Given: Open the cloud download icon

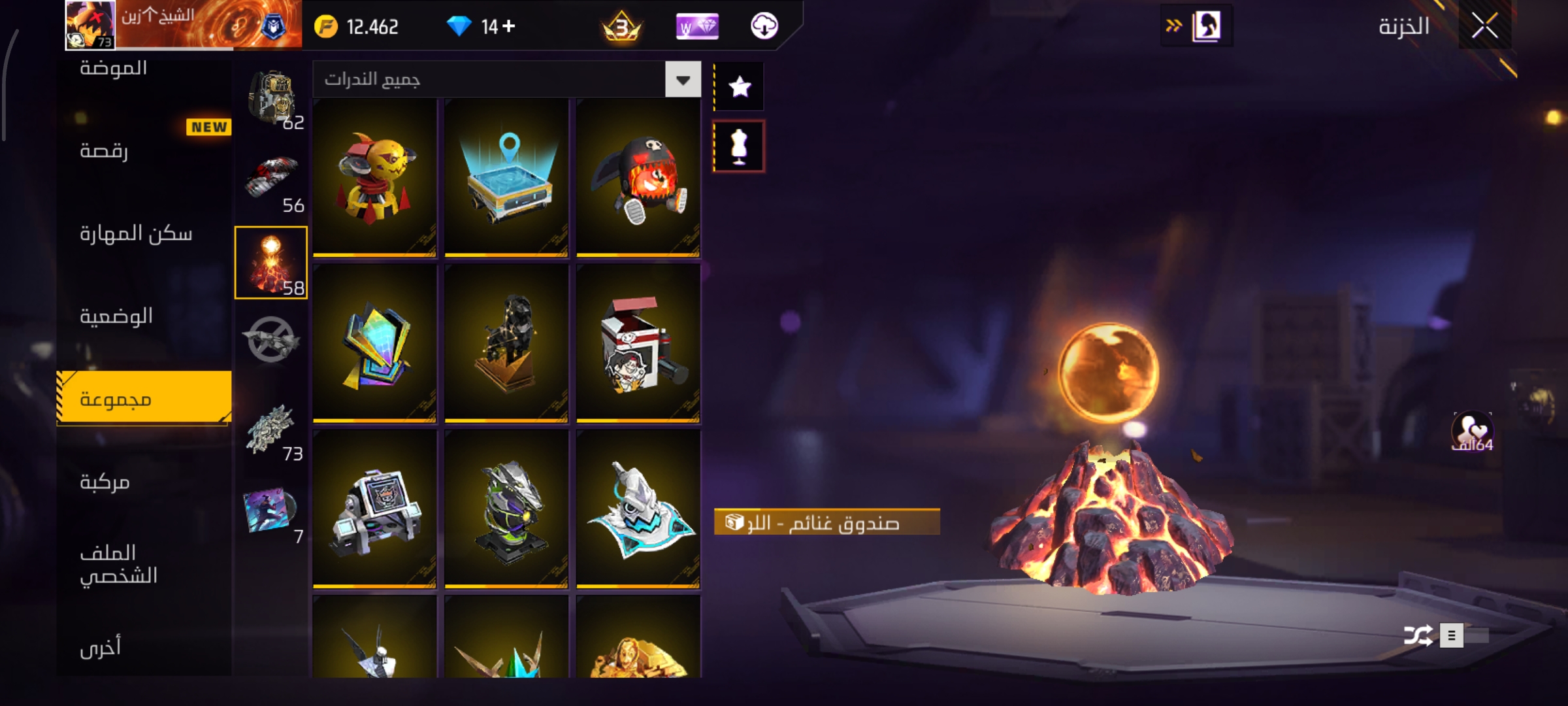Looking at the screenshot, I should (x=764, y=26).
